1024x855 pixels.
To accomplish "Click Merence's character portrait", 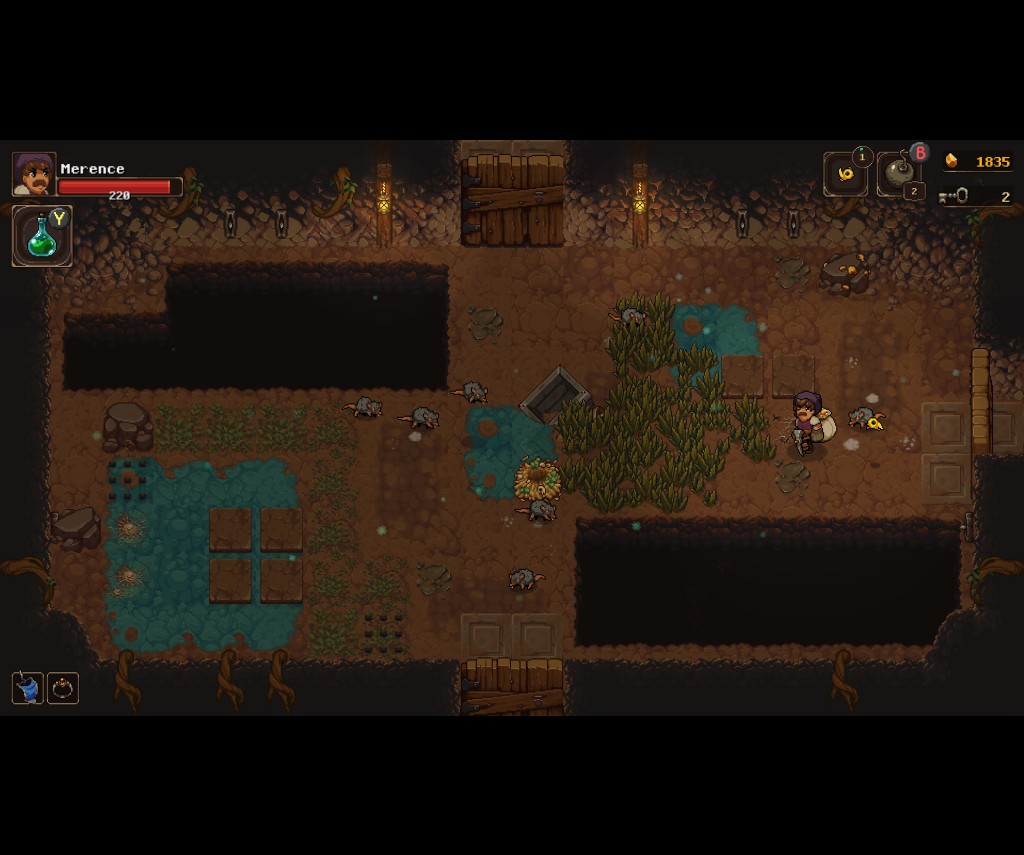I will 34,174.
